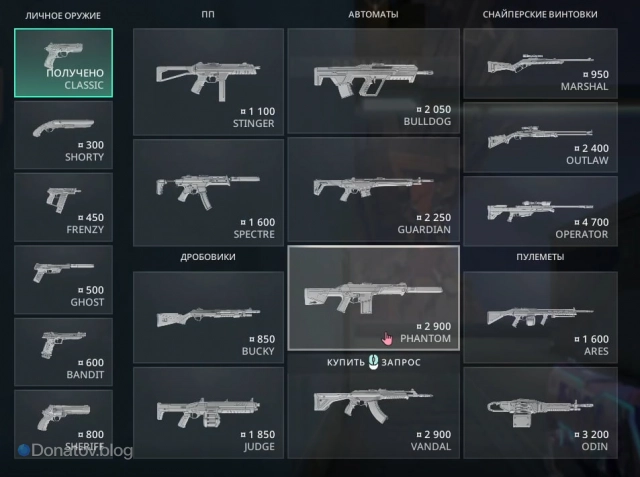The width and height of the screenshot is (640, 477).
Task: Buy the Bandit pistol
Action: pyautogui.click(x=64, y=351)
